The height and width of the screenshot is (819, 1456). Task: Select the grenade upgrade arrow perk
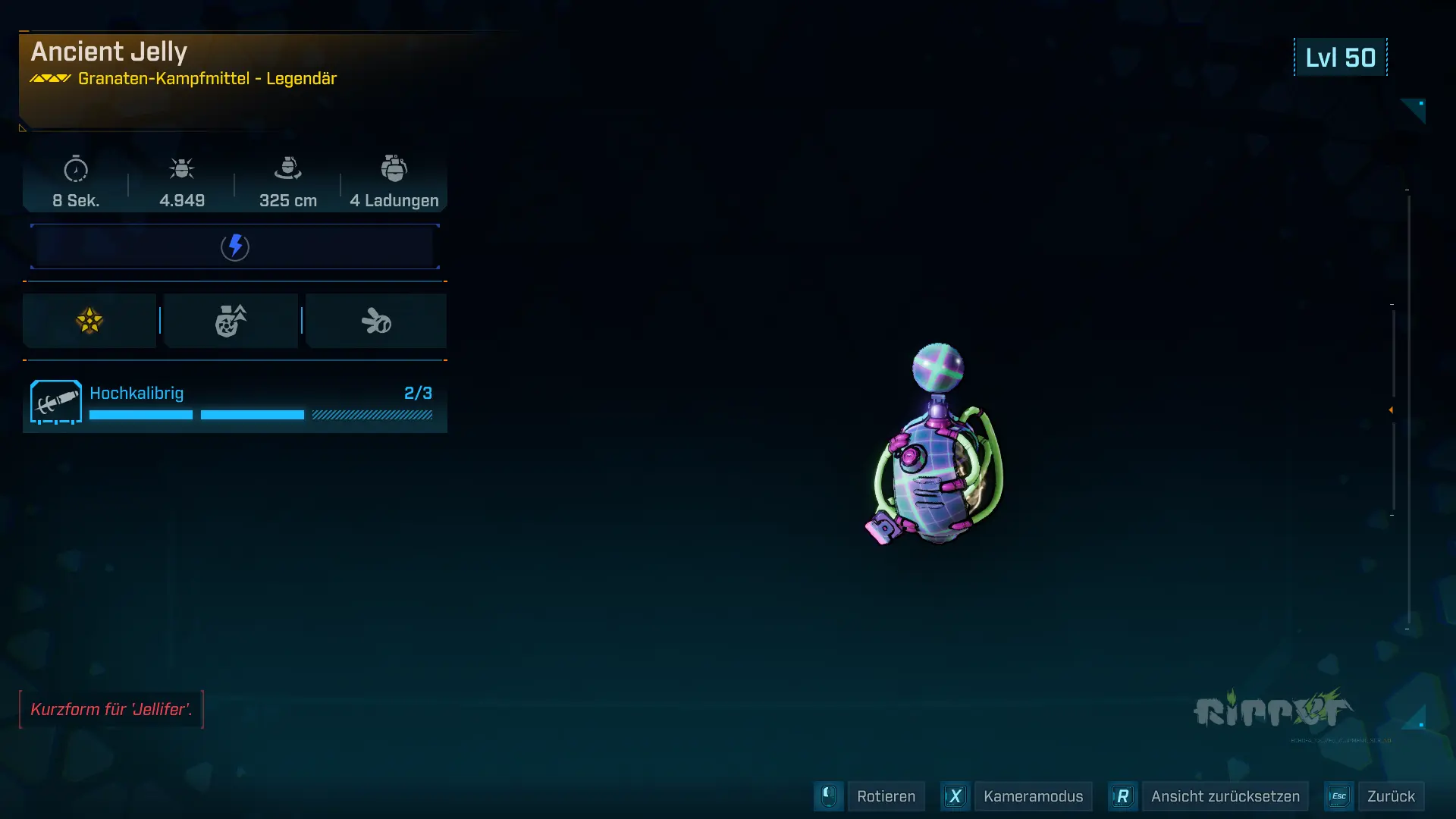(x=231, y=321)
